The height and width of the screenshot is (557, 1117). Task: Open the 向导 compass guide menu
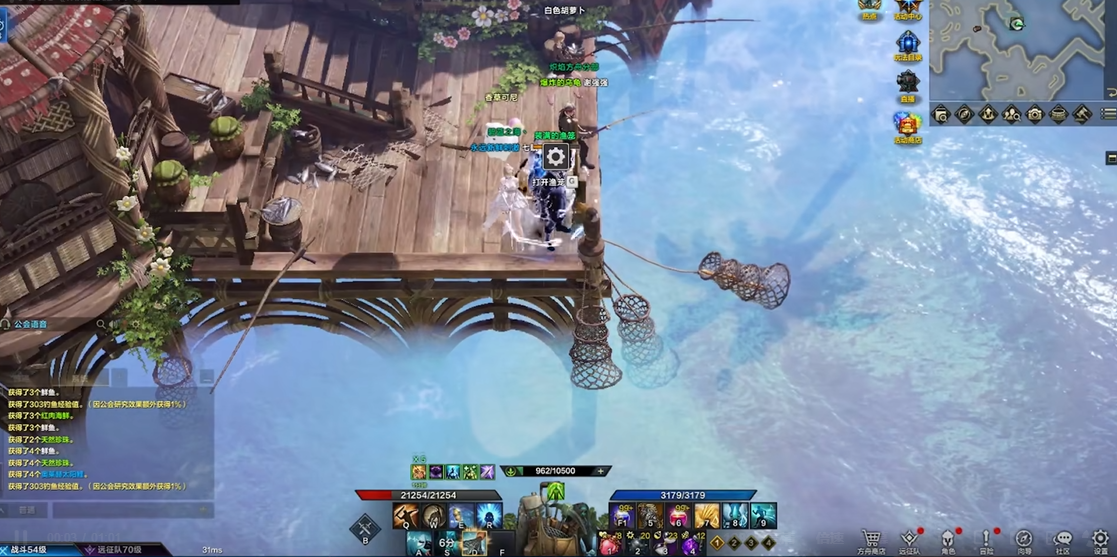(1024, 540)
